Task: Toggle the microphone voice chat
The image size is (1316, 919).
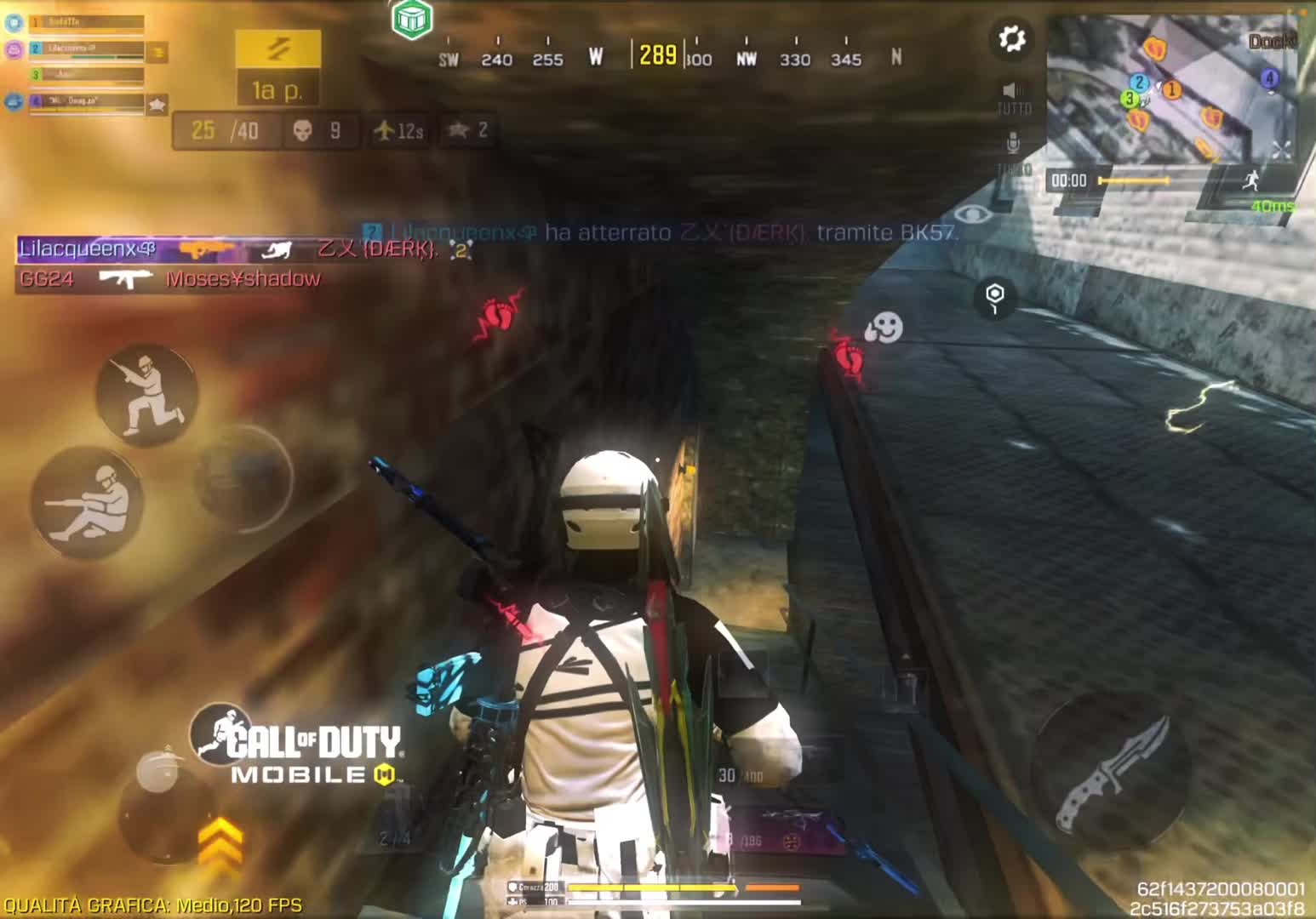Action: coord(1012,142)
